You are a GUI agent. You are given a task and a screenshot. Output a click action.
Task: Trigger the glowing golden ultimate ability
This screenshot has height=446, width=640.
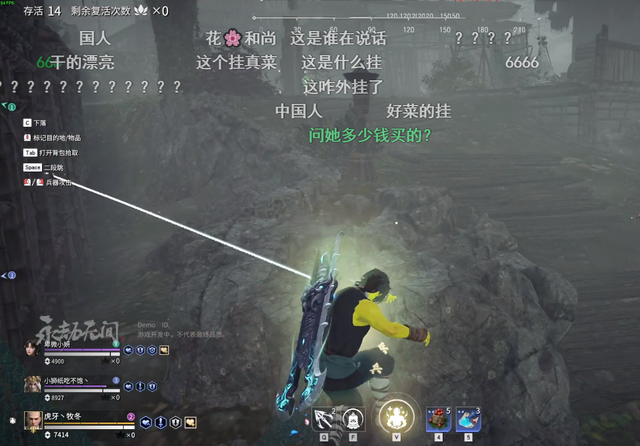pyautogui.click(x=394, y=417)
